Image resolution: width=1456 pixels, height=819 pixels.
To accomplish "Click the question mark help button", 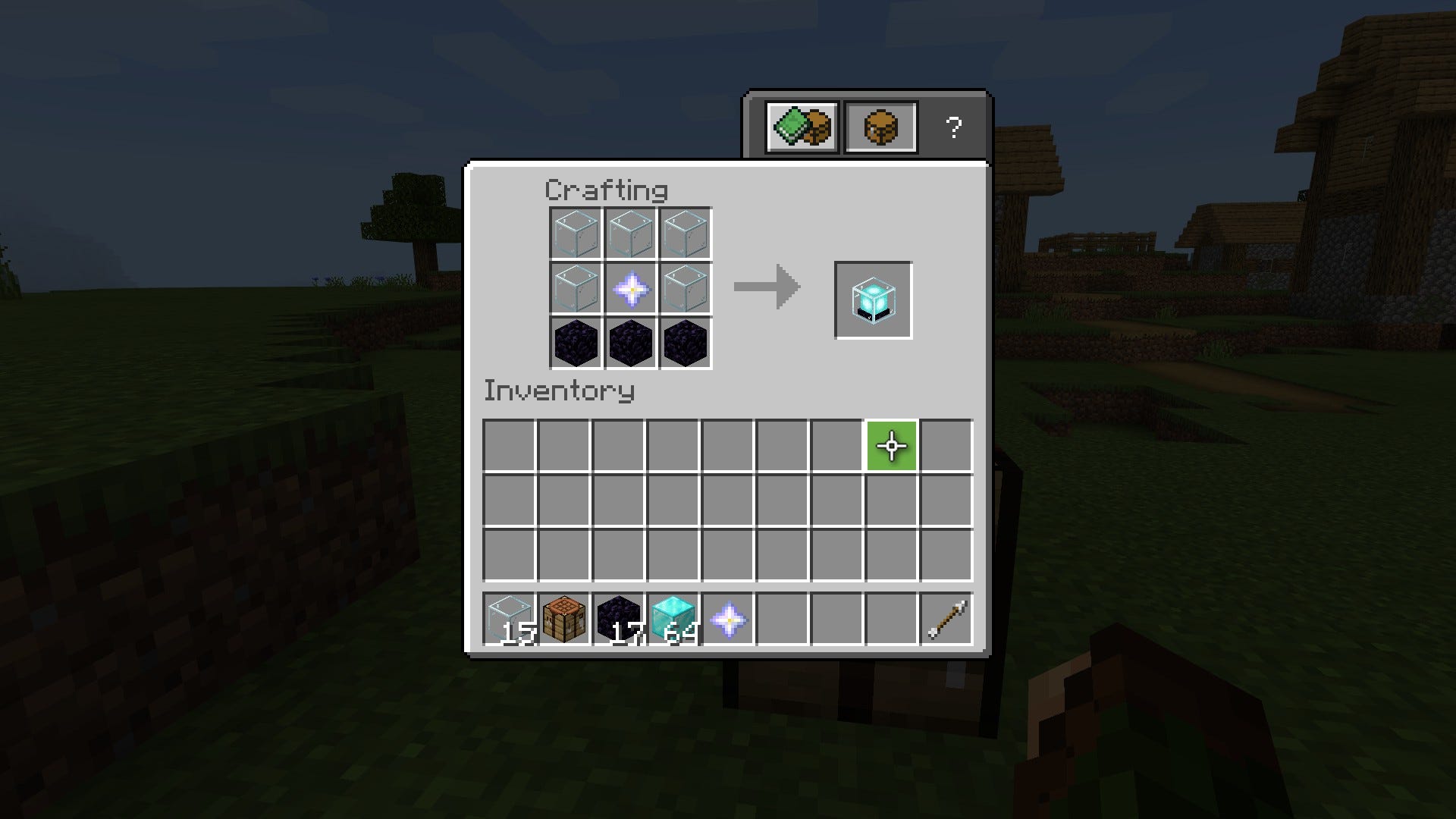I will (955, 127).
